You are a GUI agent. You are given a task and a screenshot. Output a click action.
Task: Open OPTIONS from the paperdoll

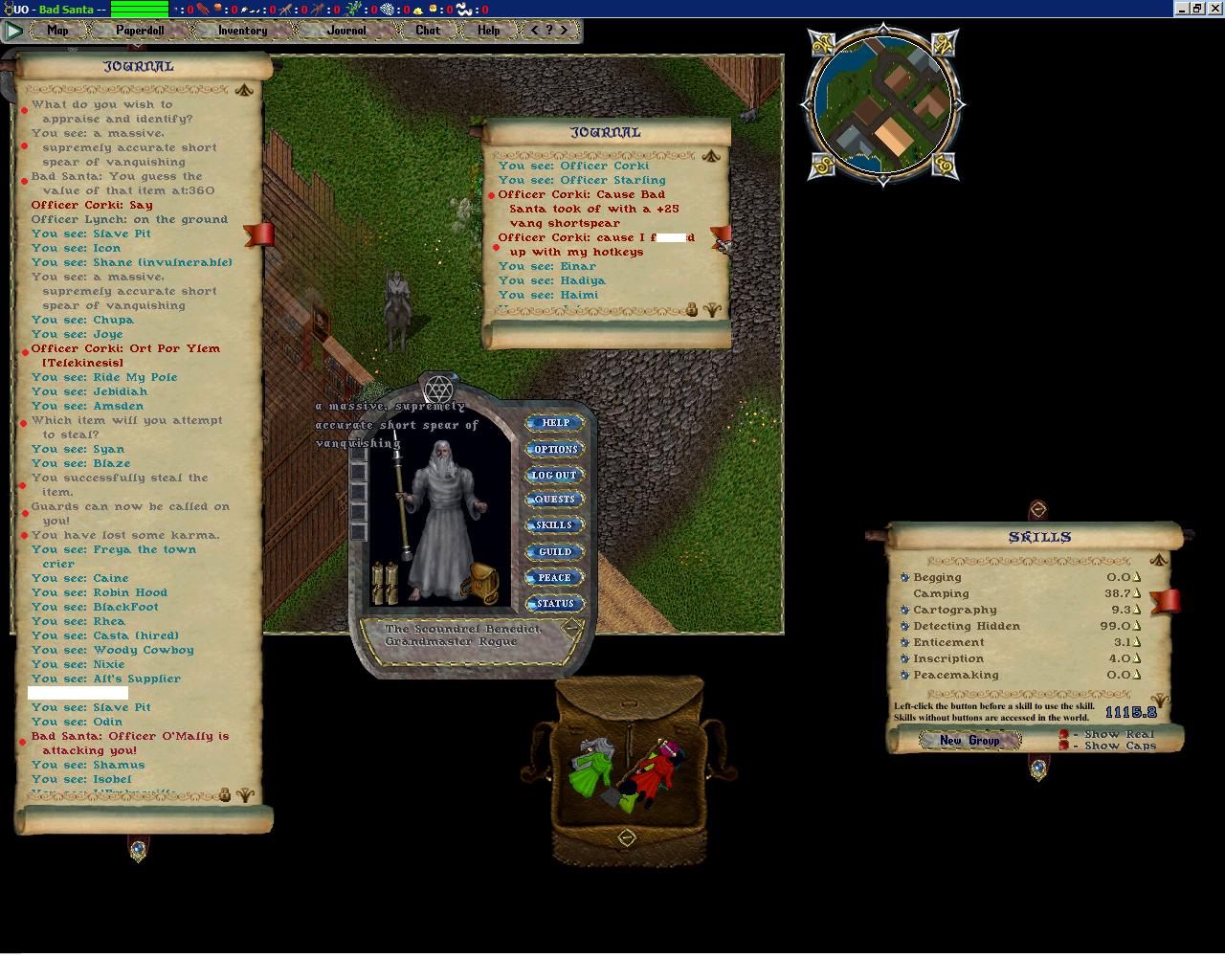[555, 449]
